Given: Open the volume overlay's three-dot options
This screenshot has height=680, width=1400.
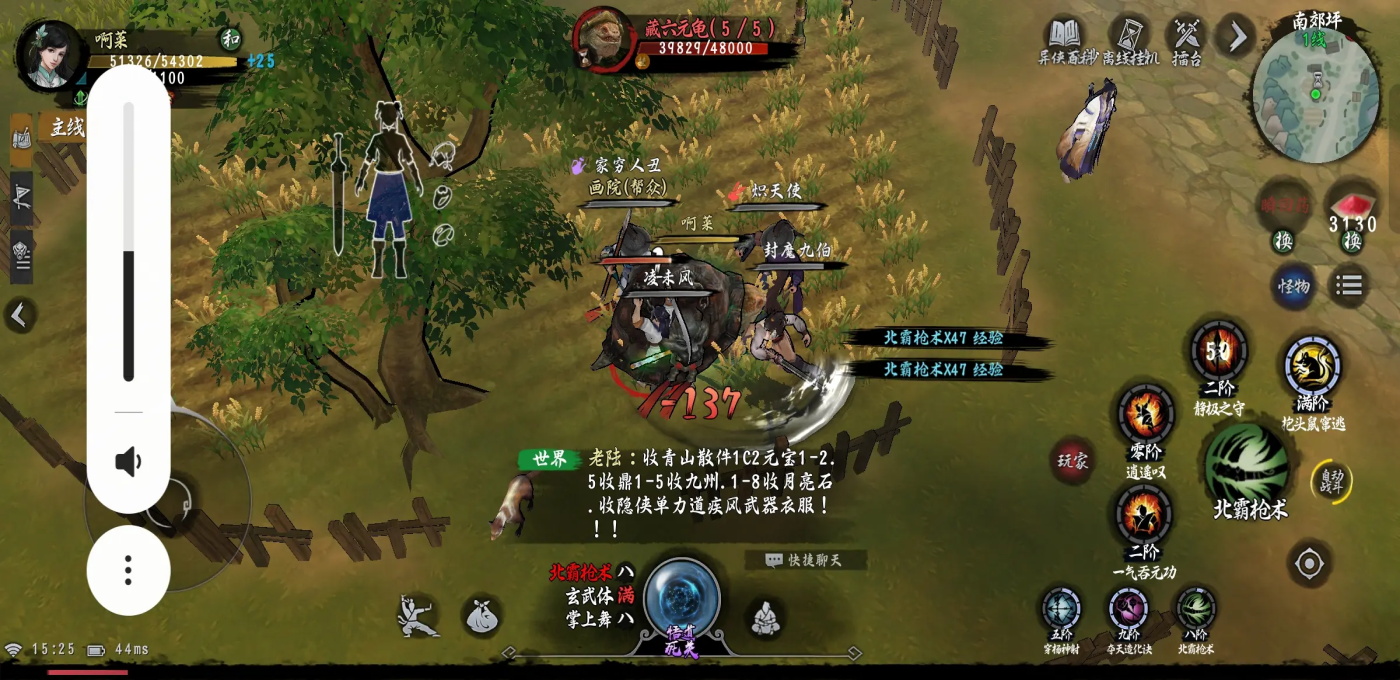Looking at the screenshot, I should tap(128, 570).
